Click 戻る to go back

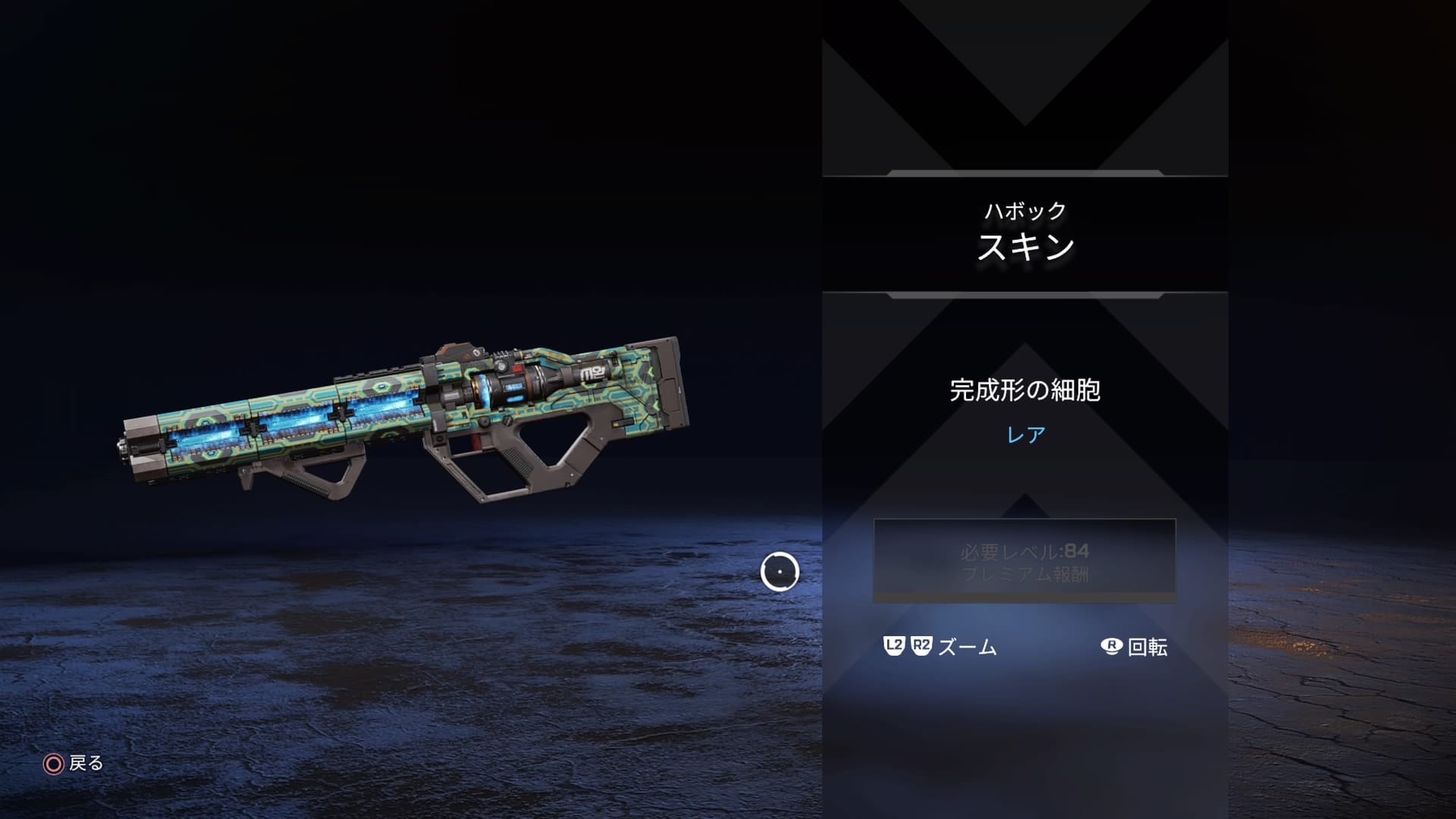click(85, 764)
